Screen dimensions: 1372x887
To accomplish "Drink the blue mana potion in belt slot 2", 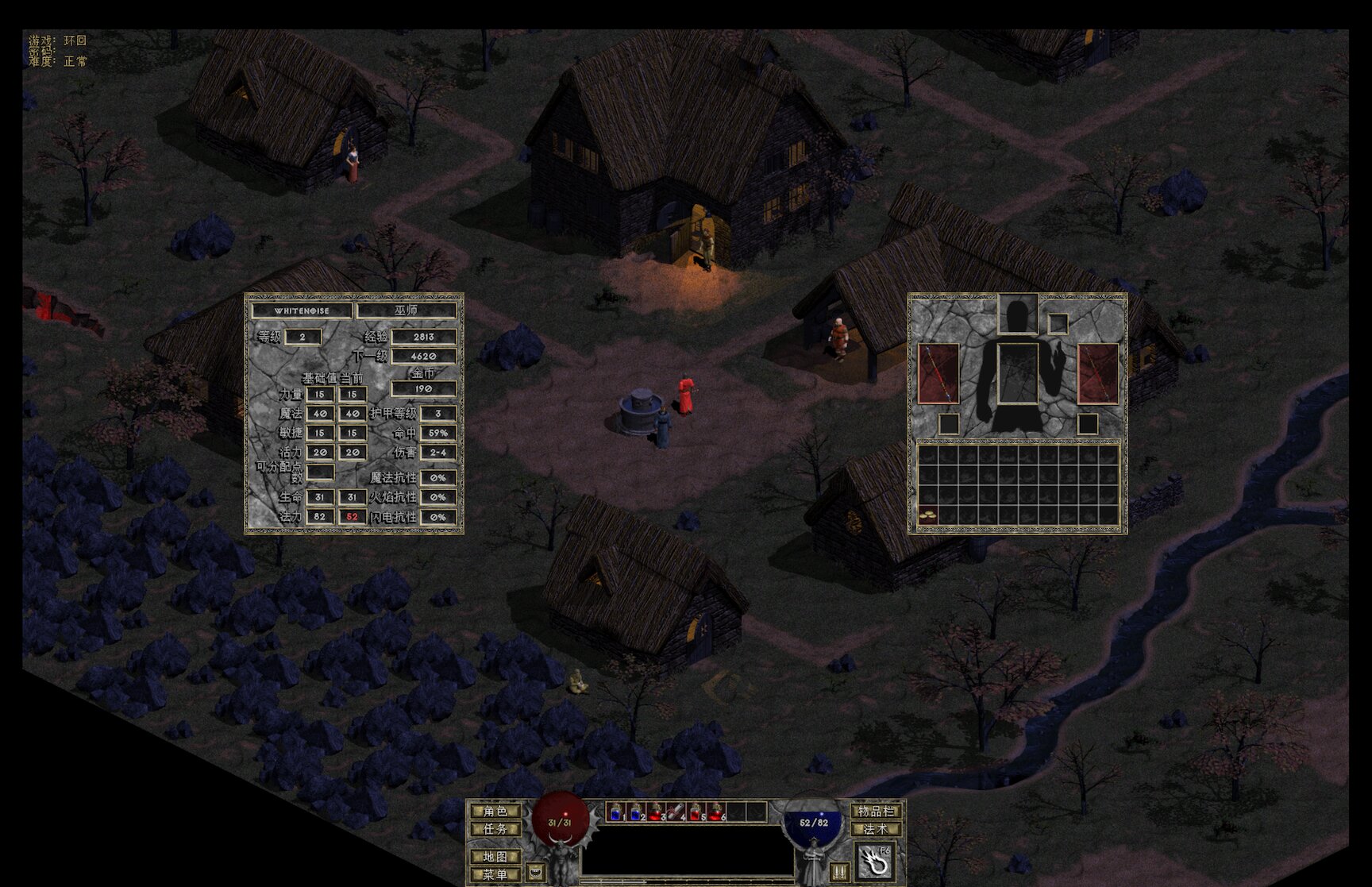I will pos(637,812).
